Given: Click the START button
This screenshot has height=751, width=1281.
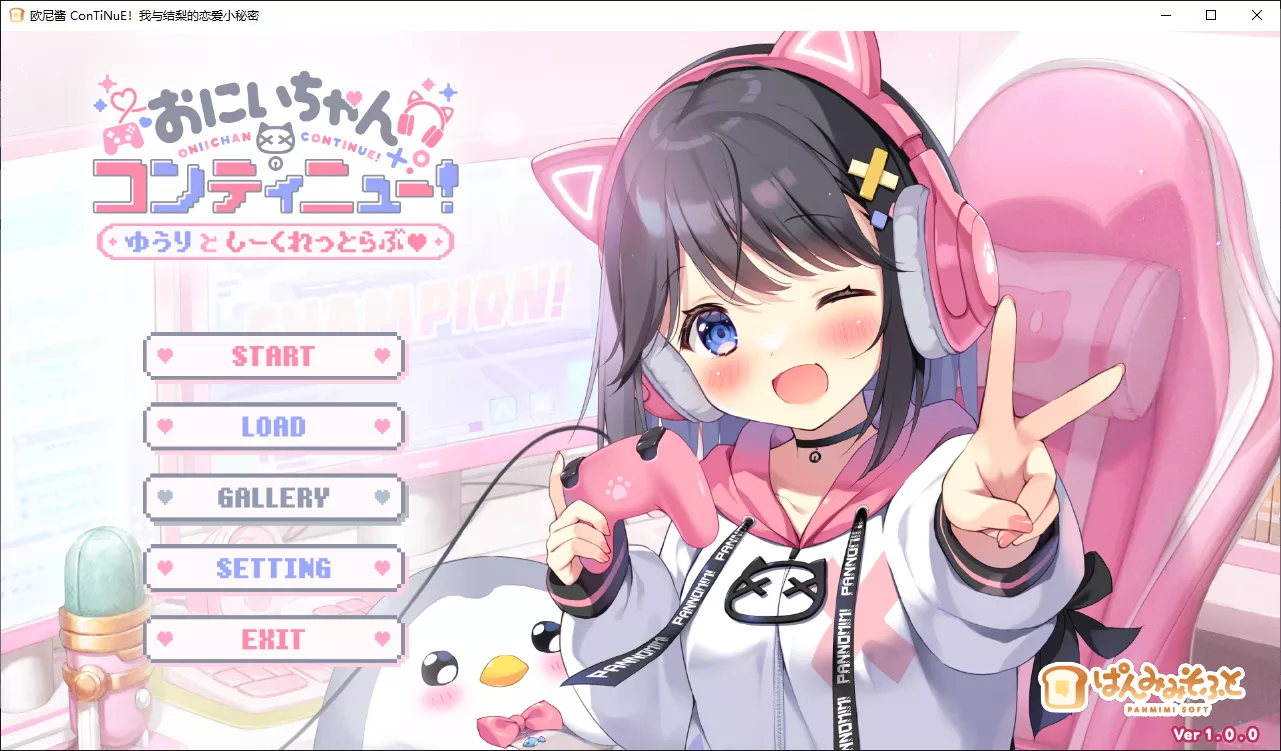Looking at the screenshot, I should coord(274,356).
